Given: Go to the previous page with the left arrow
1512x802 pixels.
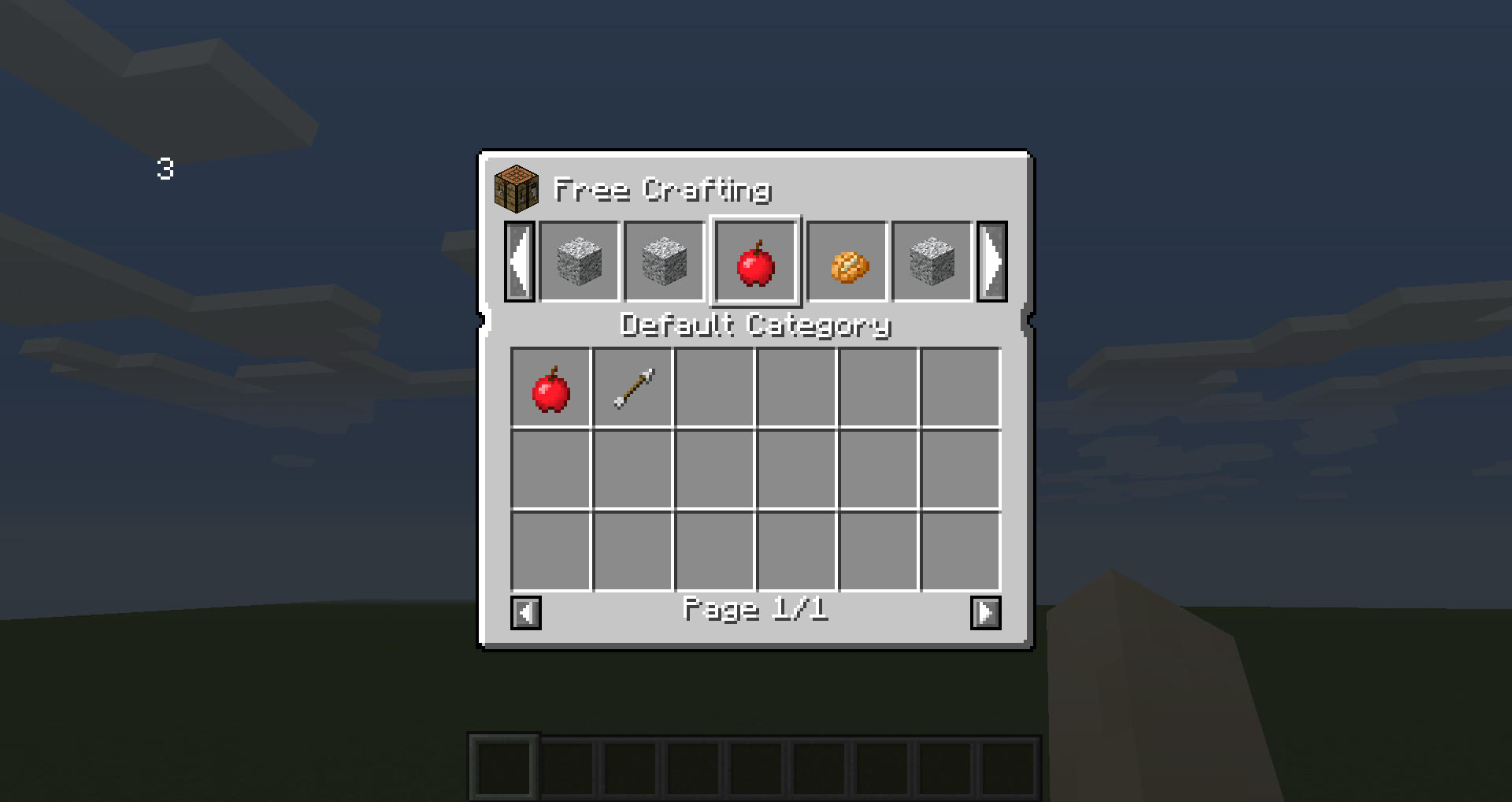Looking at the screenshot, I should (526, 613).
